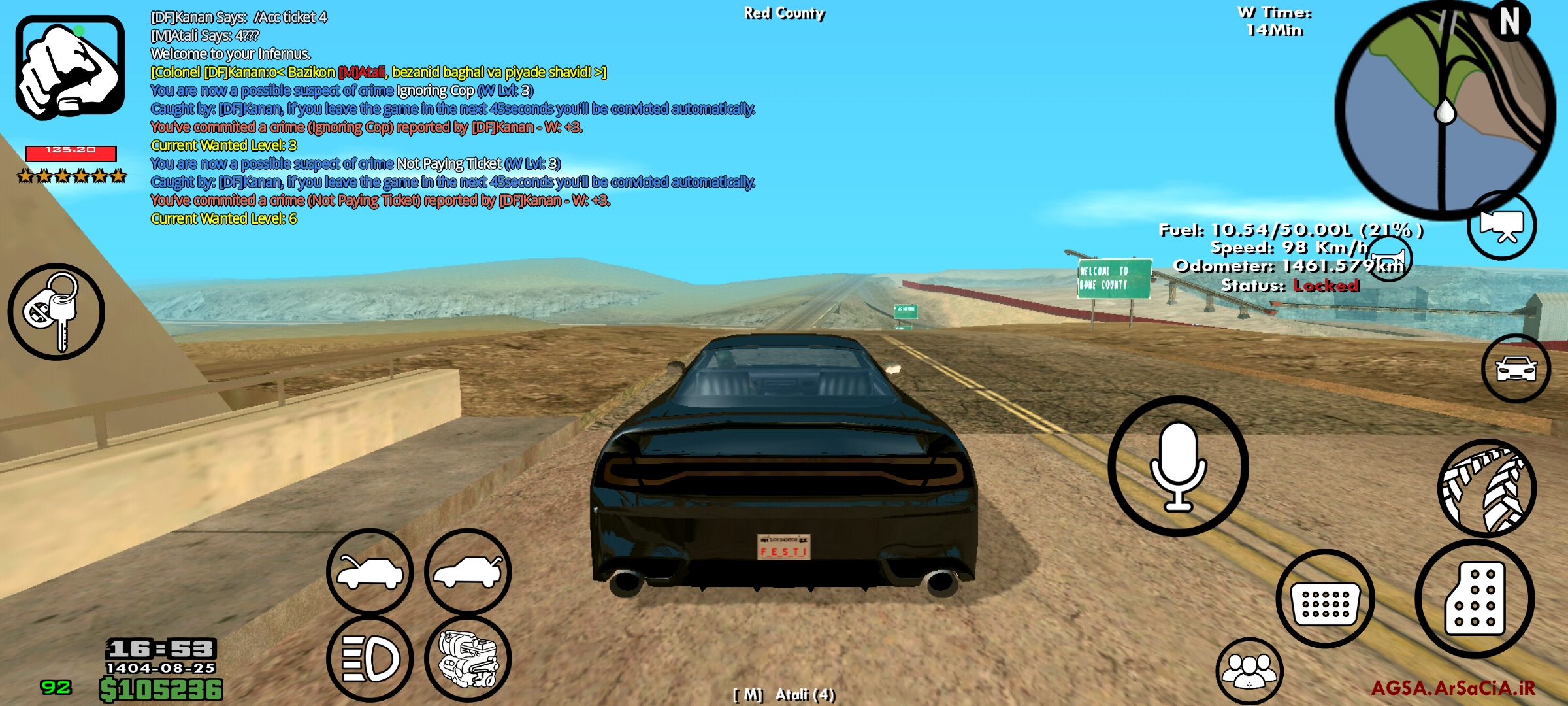Viewport: 1568px width, 706px height.
Task: Open the car hood
Action: (370, 572)
